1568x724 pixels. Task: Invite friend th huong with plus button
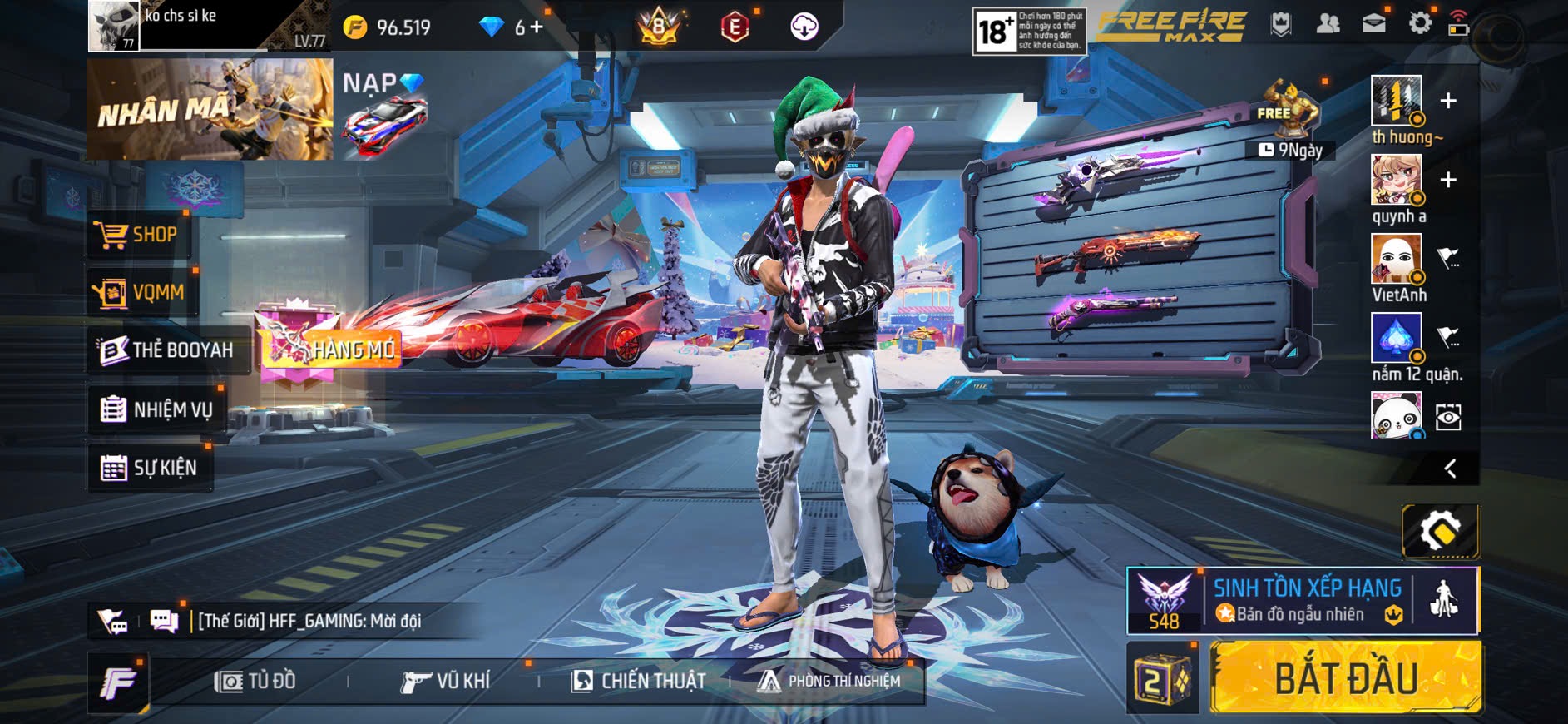(1448, 101)
